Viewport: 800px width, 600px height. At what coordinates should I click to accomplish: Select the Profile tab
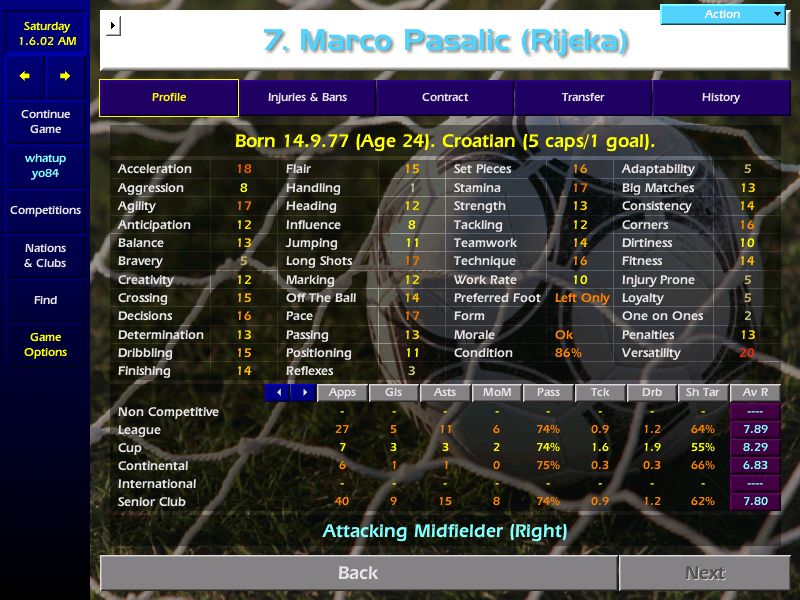click(169, 97)
